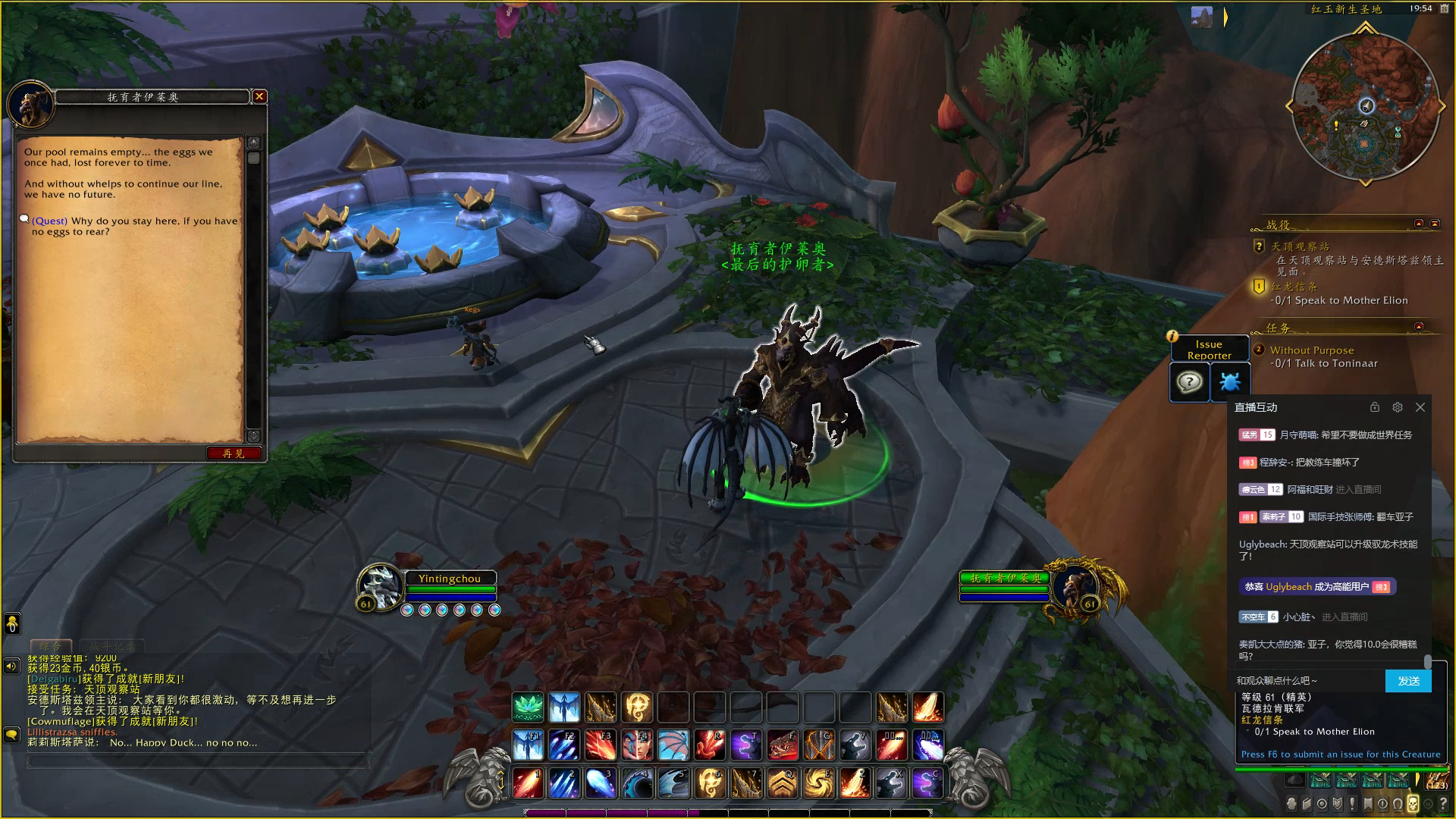Activate the green lotus ability icon
1456x819 pixels.
[528, 708]
